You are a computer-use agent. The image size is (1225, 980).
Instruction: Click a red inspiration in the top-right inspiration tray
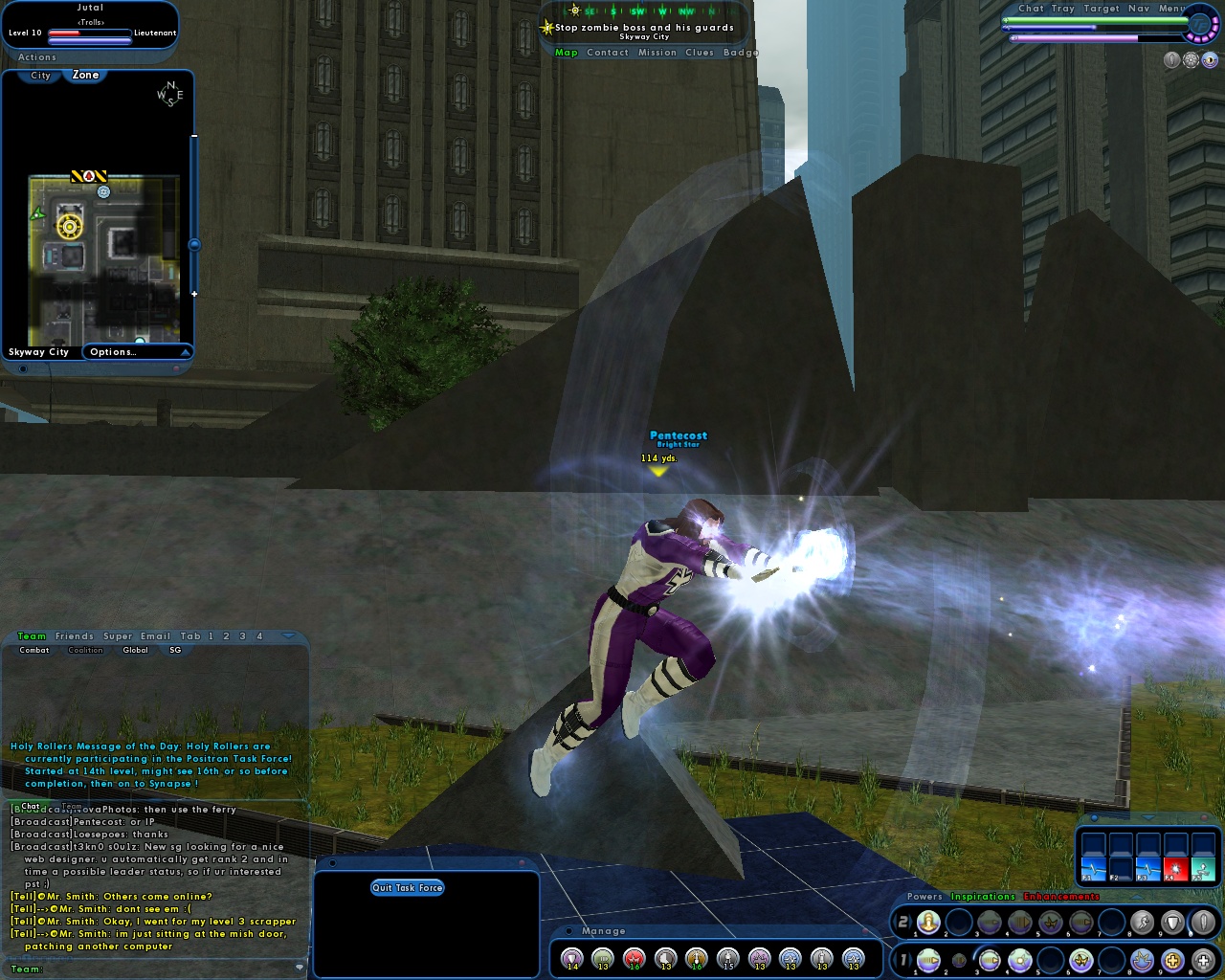point(1176,868)
